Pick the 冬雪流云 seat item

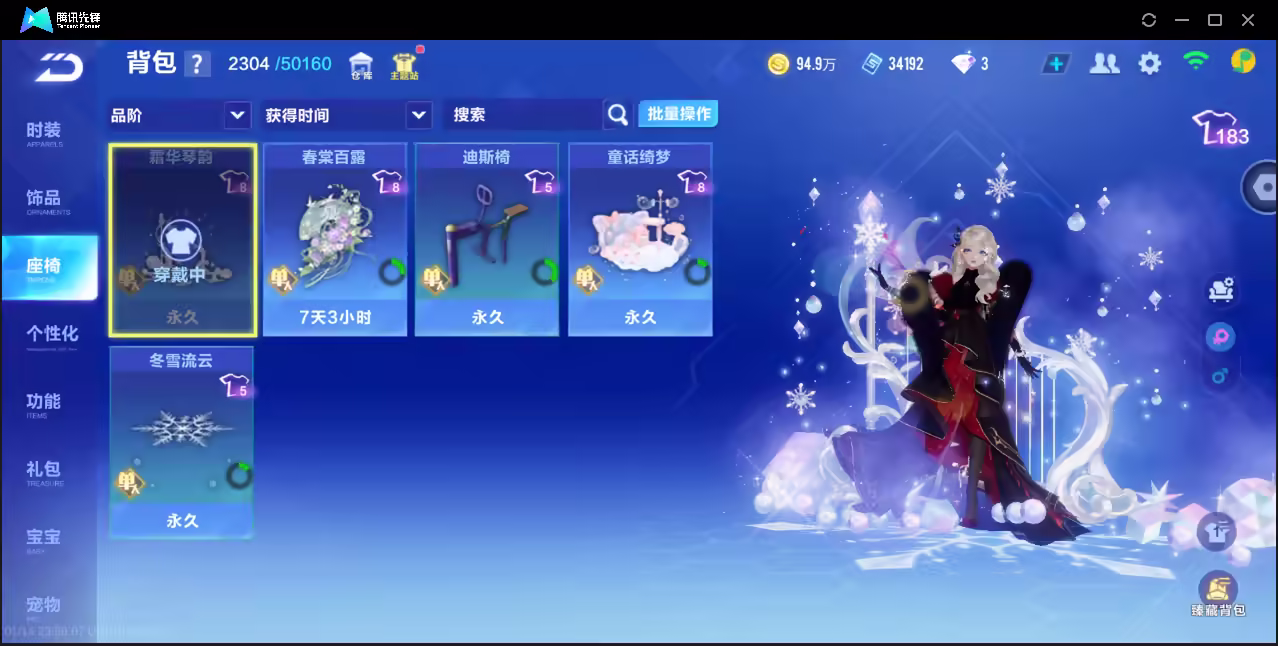181,442
